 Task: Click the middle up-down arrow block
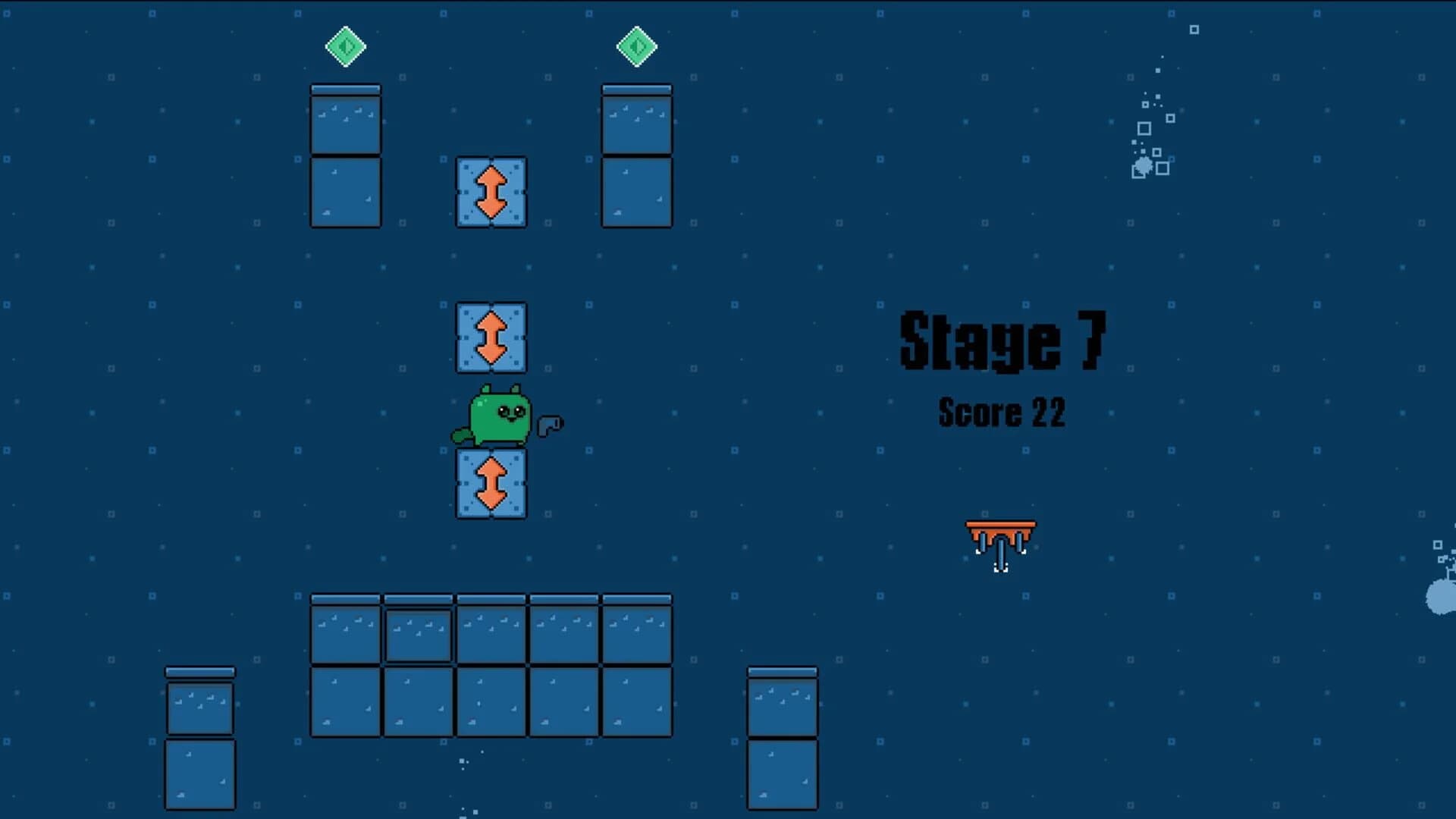[x=490, y=337]
